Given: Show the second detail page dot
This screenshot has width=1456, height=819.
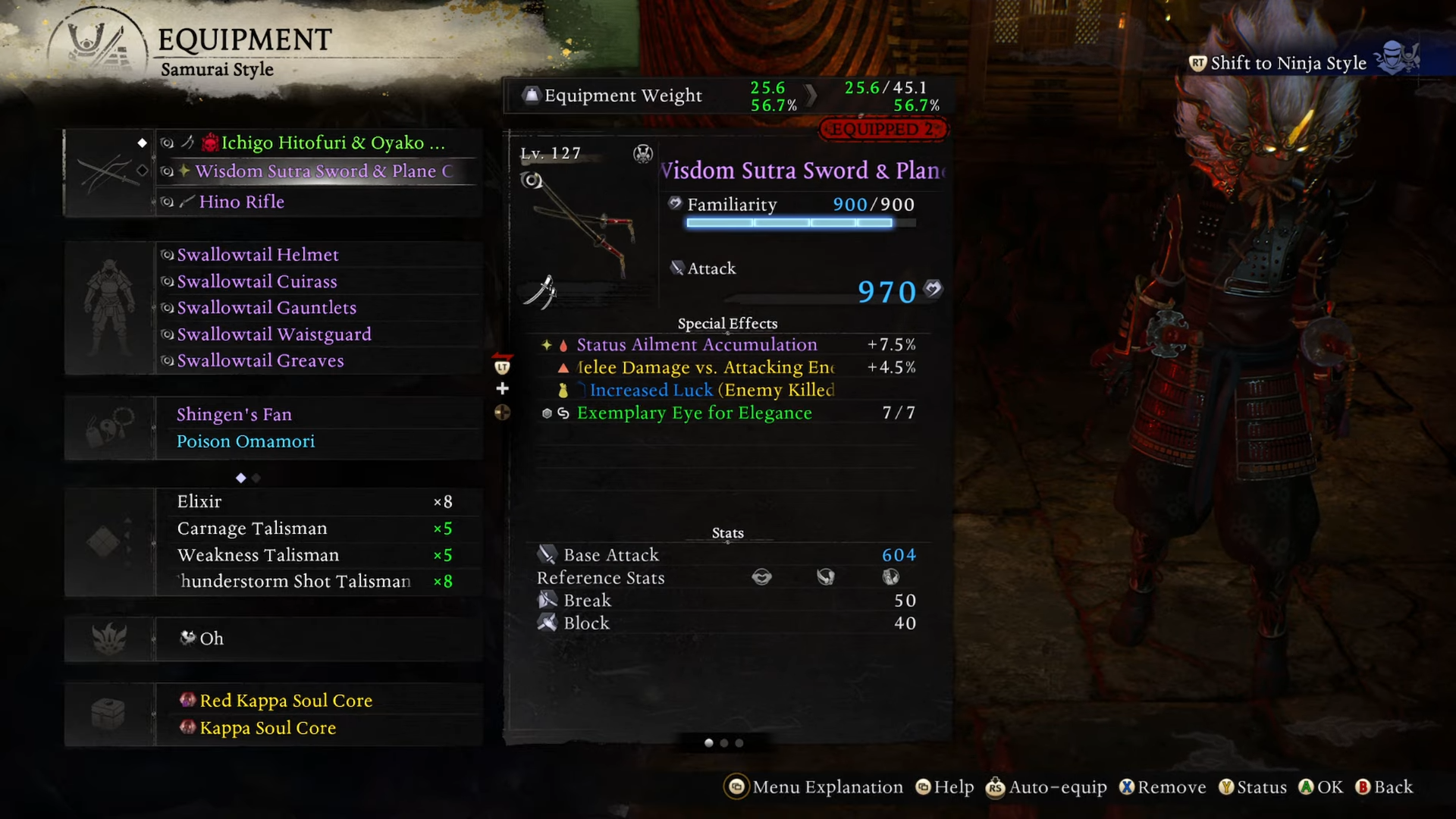Looking at the screenshot, I should [x=724, y=743].
